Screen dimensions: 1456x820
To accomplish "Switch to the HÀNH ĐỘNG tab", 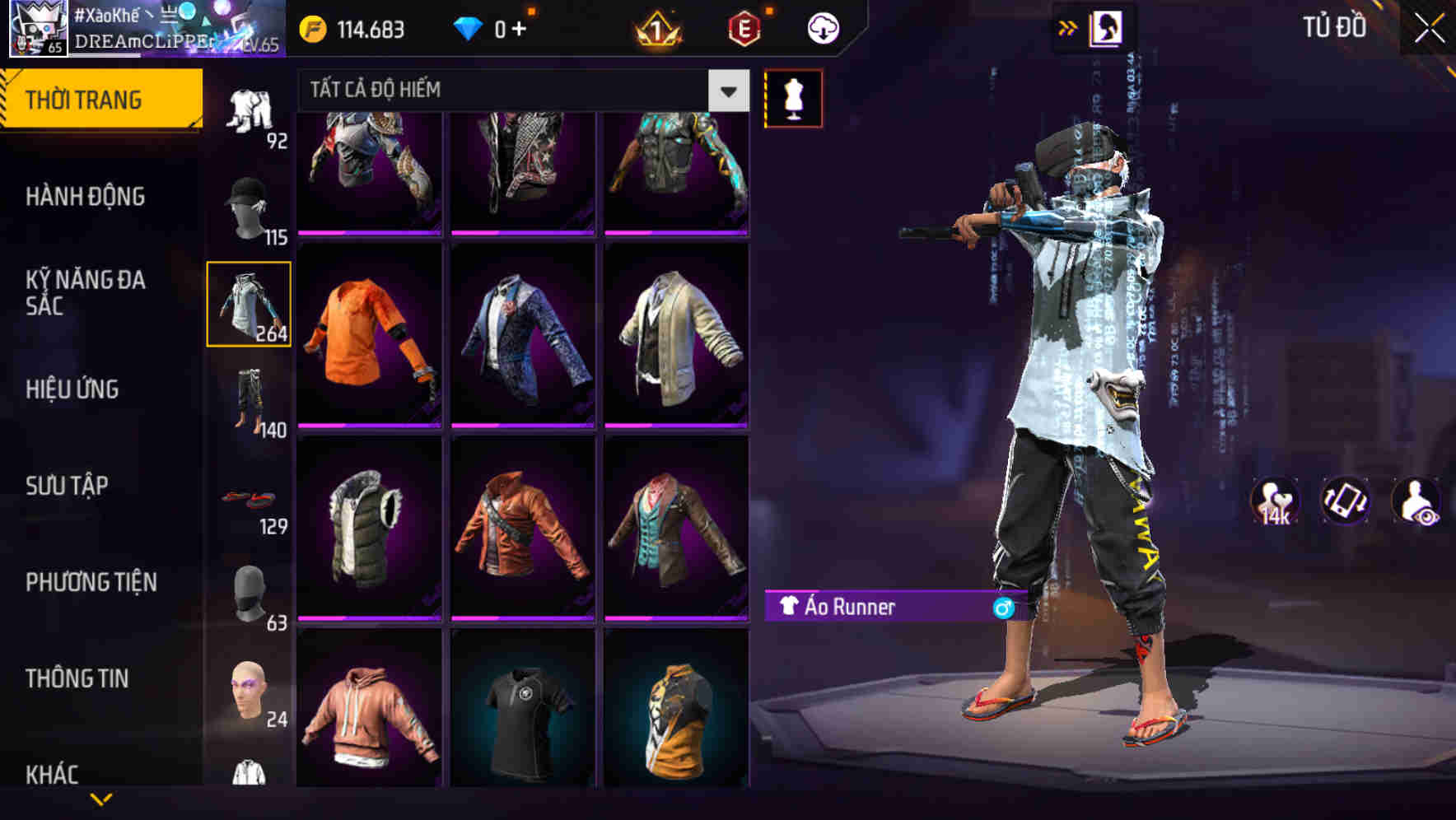I will (86, 197).
